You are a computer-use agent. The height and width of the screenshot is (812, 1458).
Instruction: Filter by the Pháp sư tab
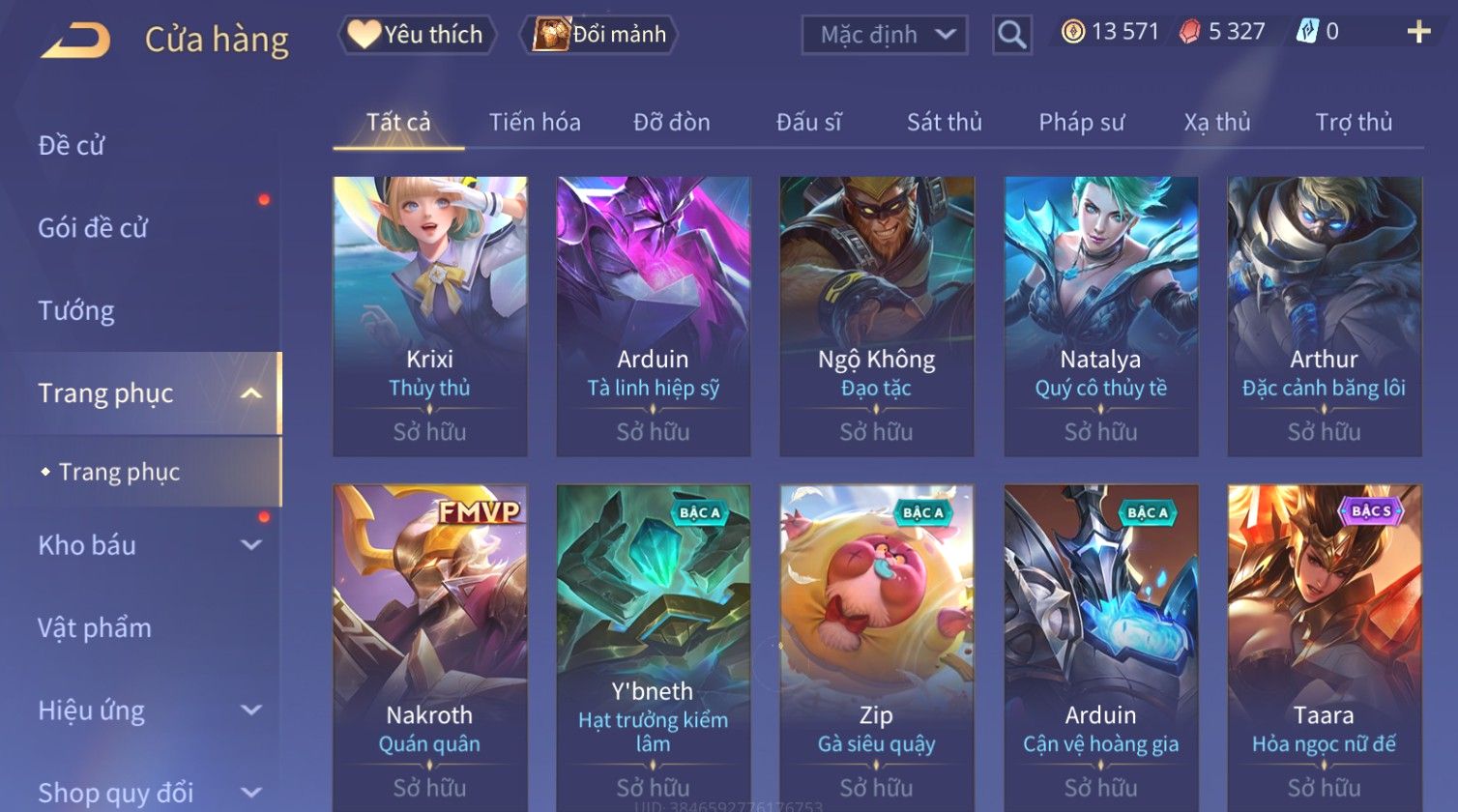click(1081, 123)
